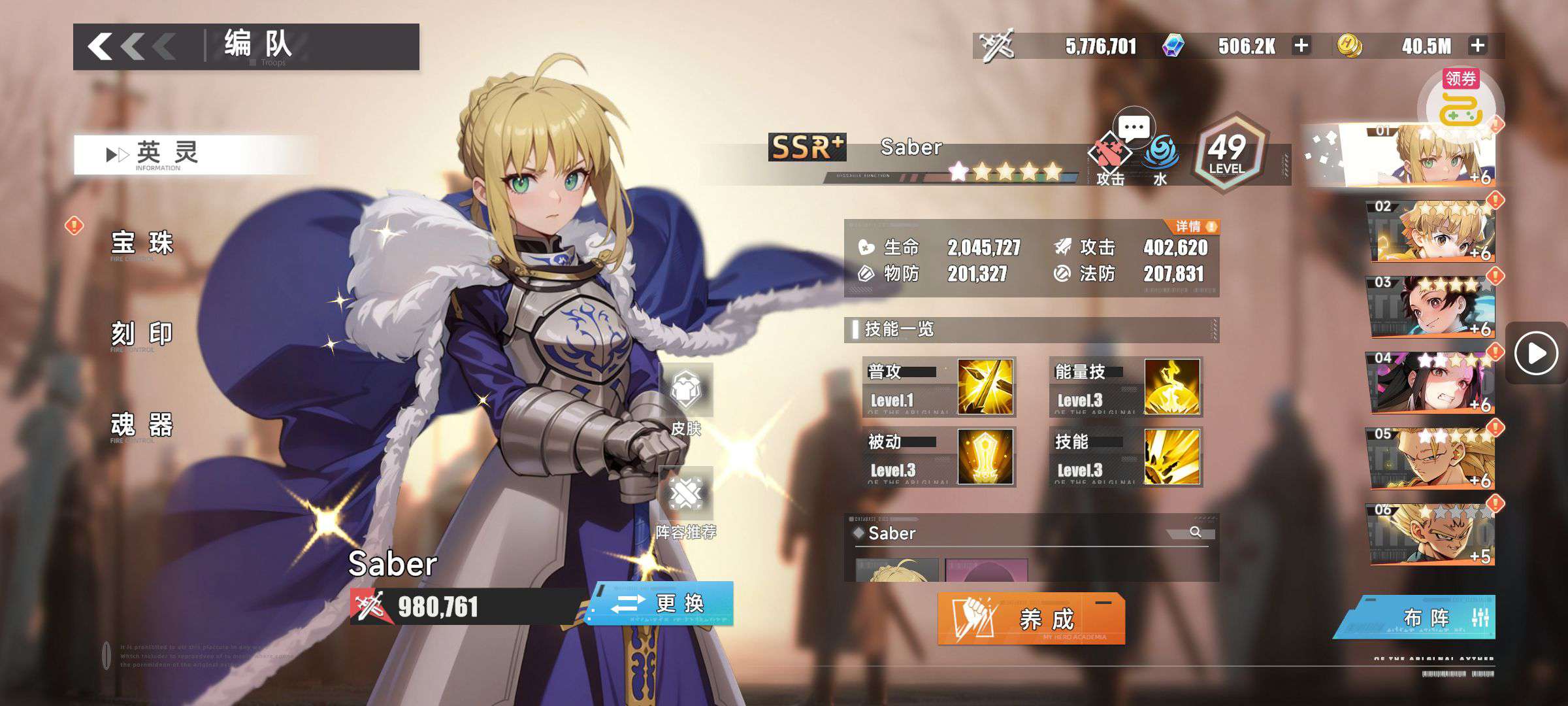Open the 皮肤 skin icon
This screenshot has width=1568, height=706.
(x=686, y=397)
